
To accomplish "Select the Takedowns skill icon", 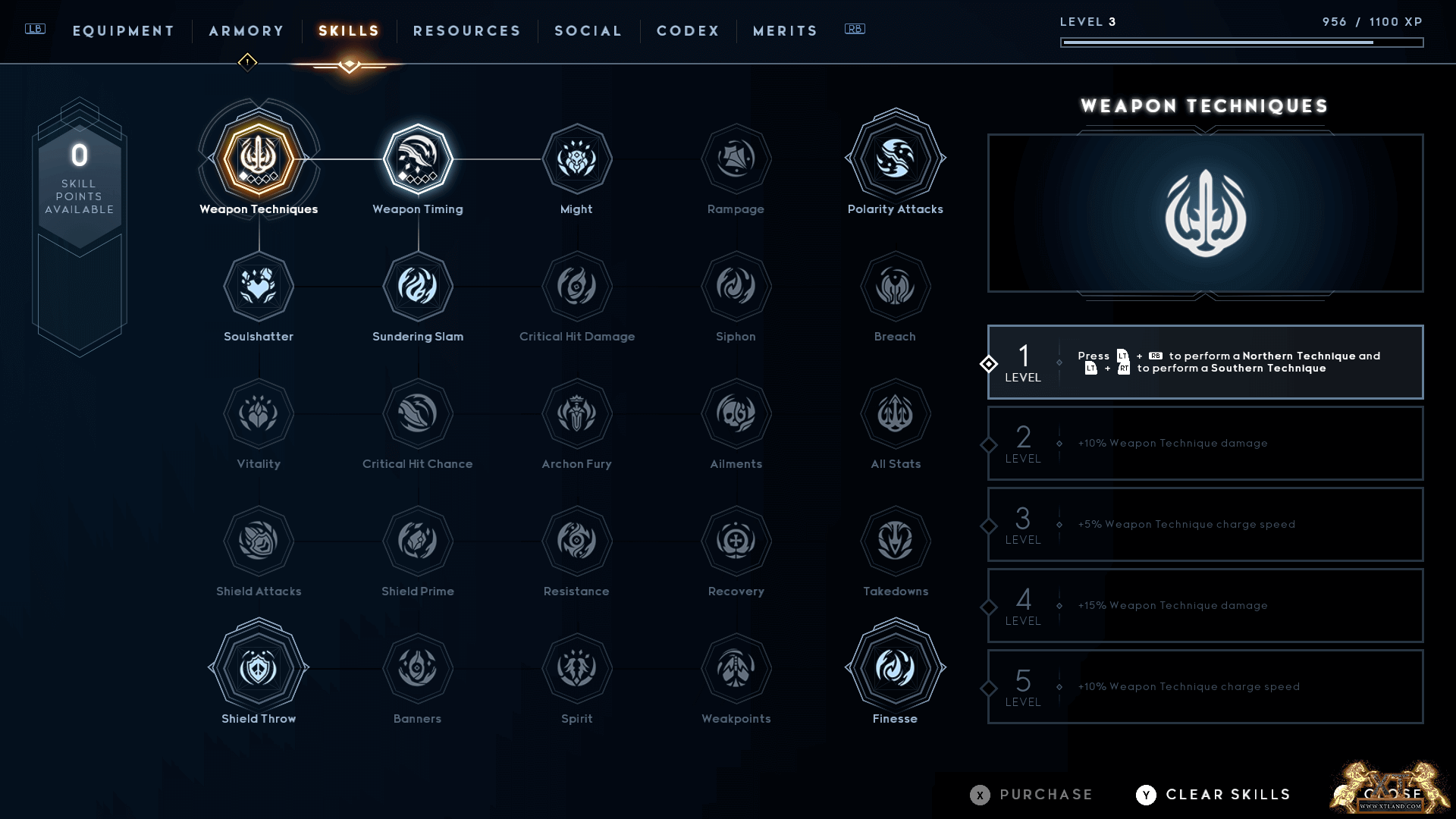I will (895, 541).
